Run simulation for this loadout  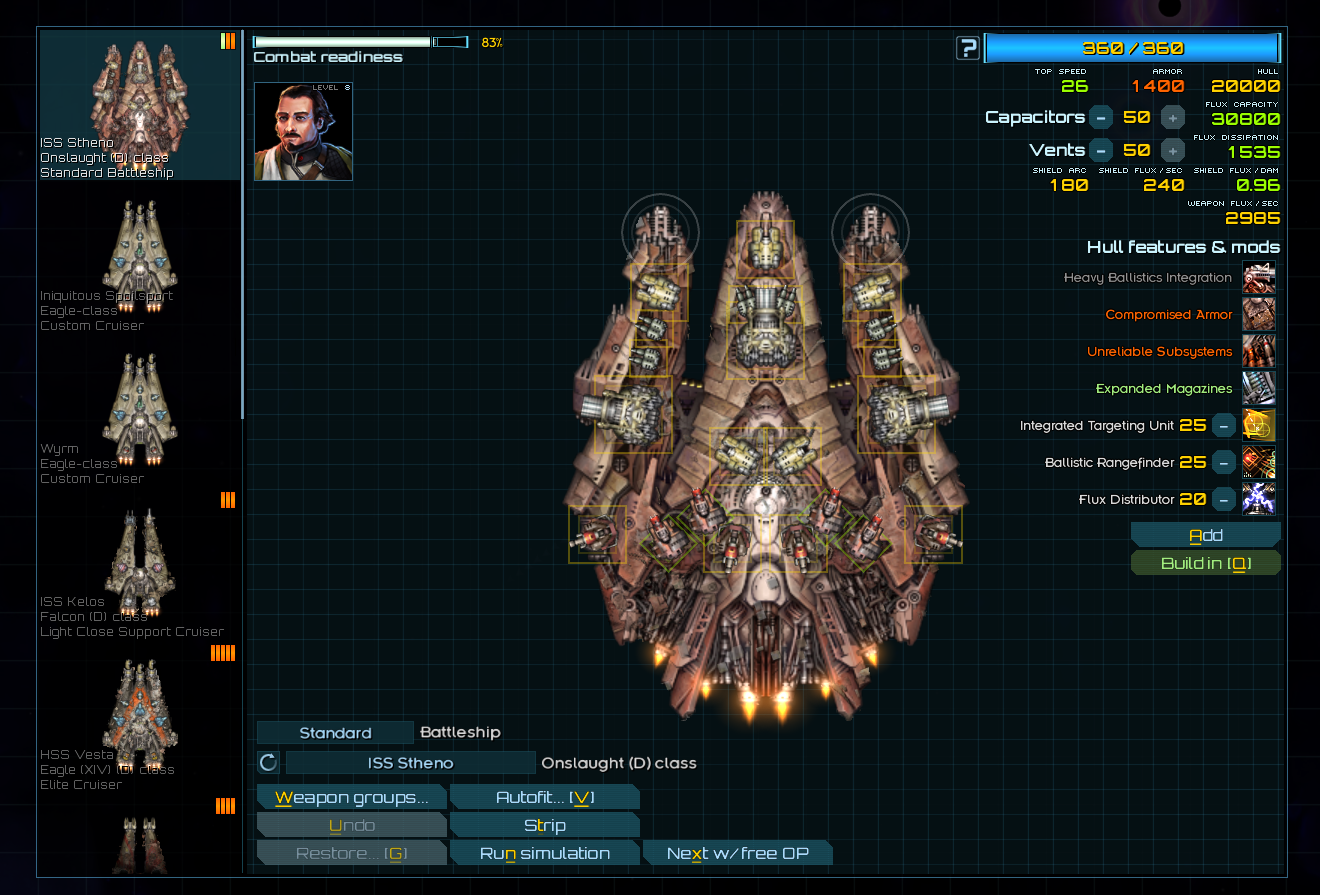tap(544, 853)
